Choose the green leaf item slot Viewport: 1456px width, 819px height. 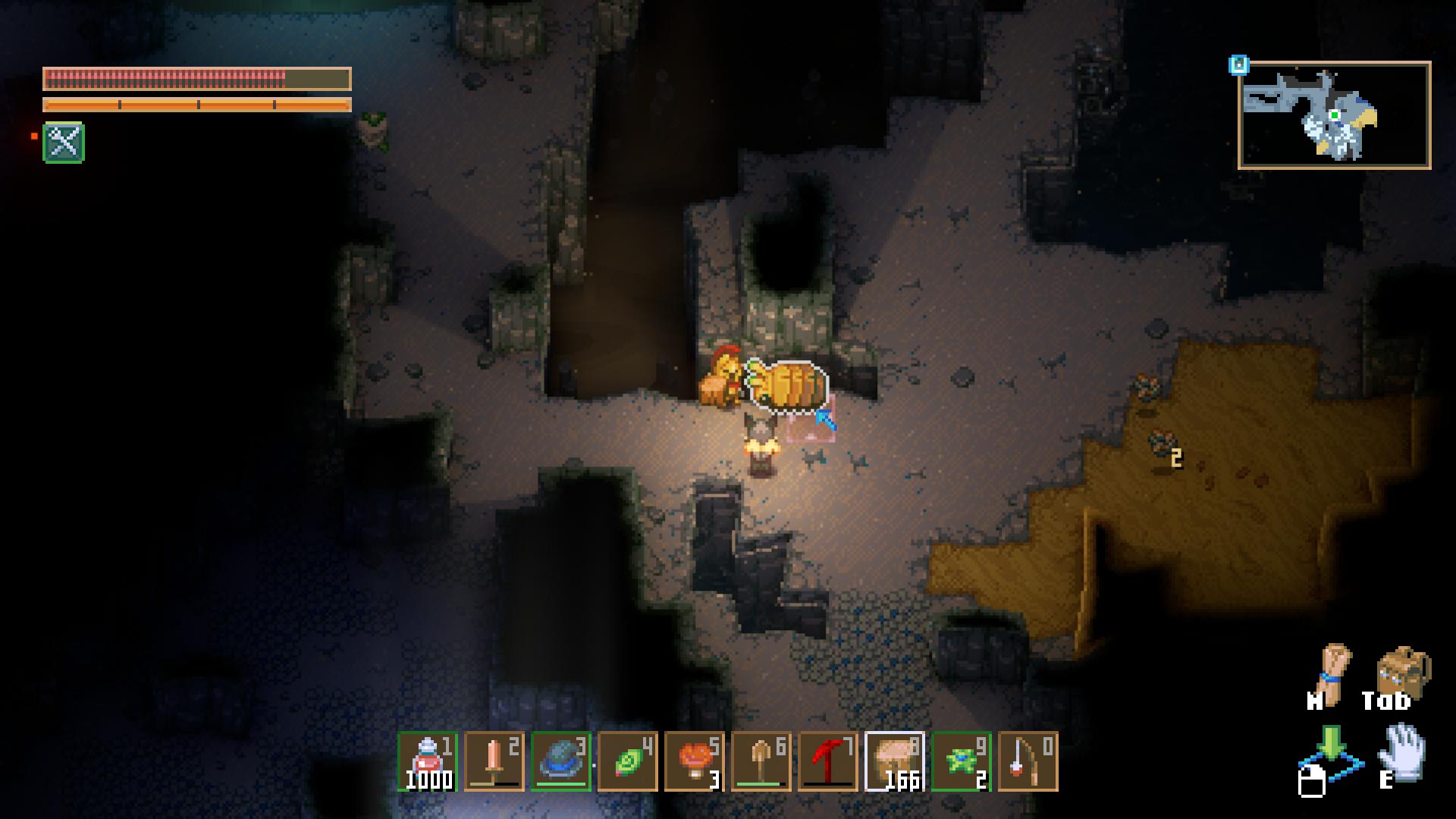click(x=627, y=761)
